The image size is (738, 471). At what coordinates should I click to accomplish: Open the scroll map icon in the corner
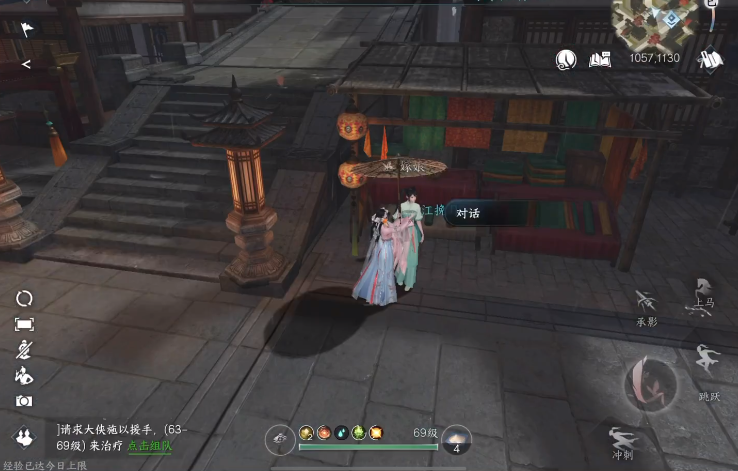711,60
